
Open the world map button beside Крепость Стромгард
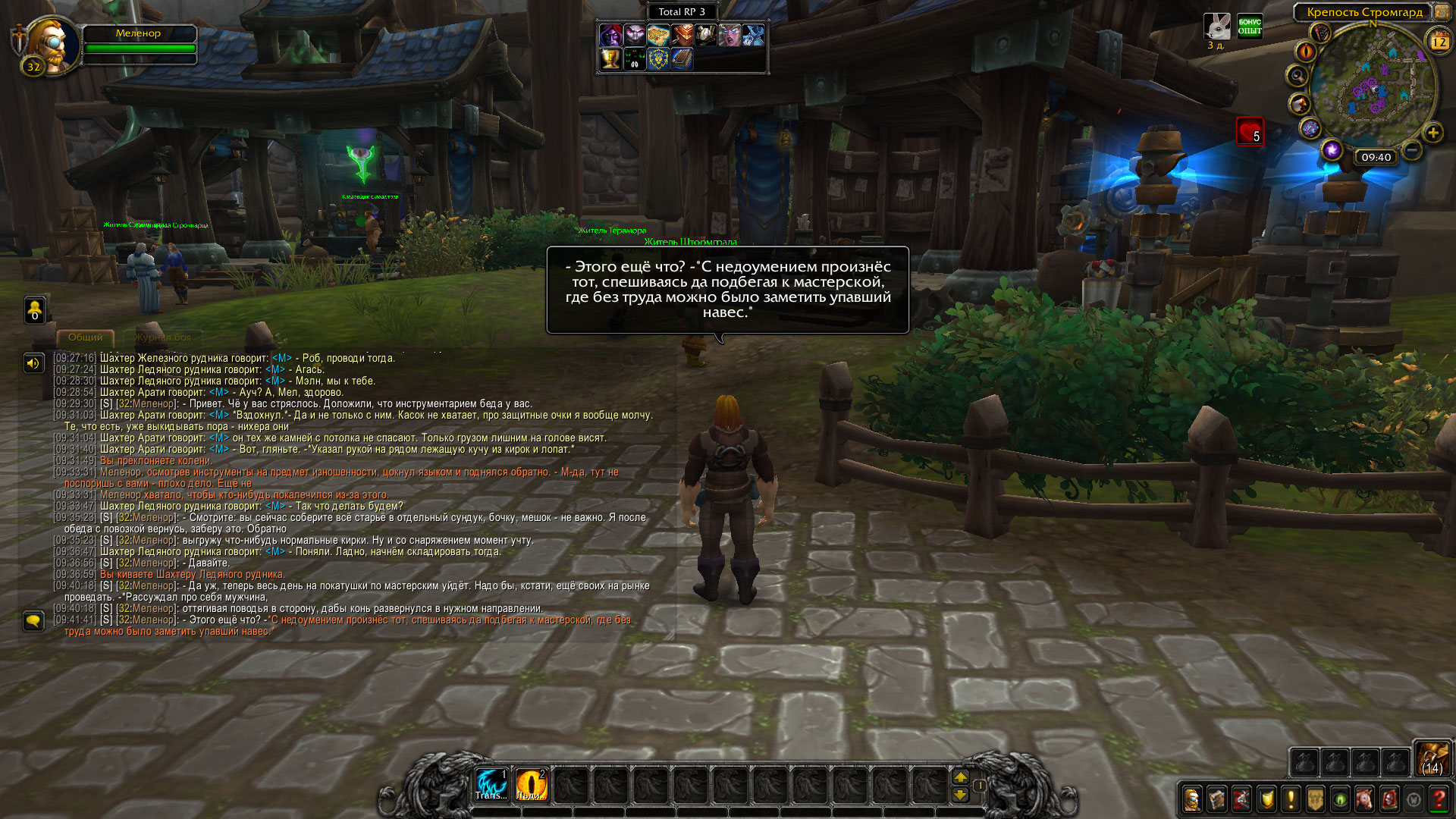point(1441,12)
